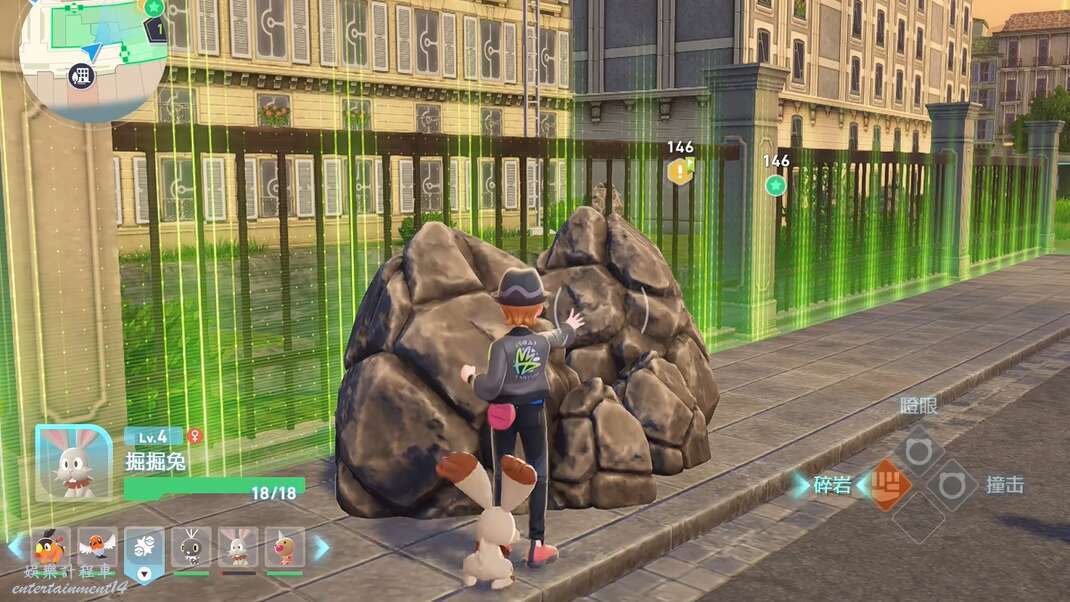The height and width of the screenshot is (602, 1070).
Task: Select the red-nosed Pokémon party slot
Action: pos(284,548)
